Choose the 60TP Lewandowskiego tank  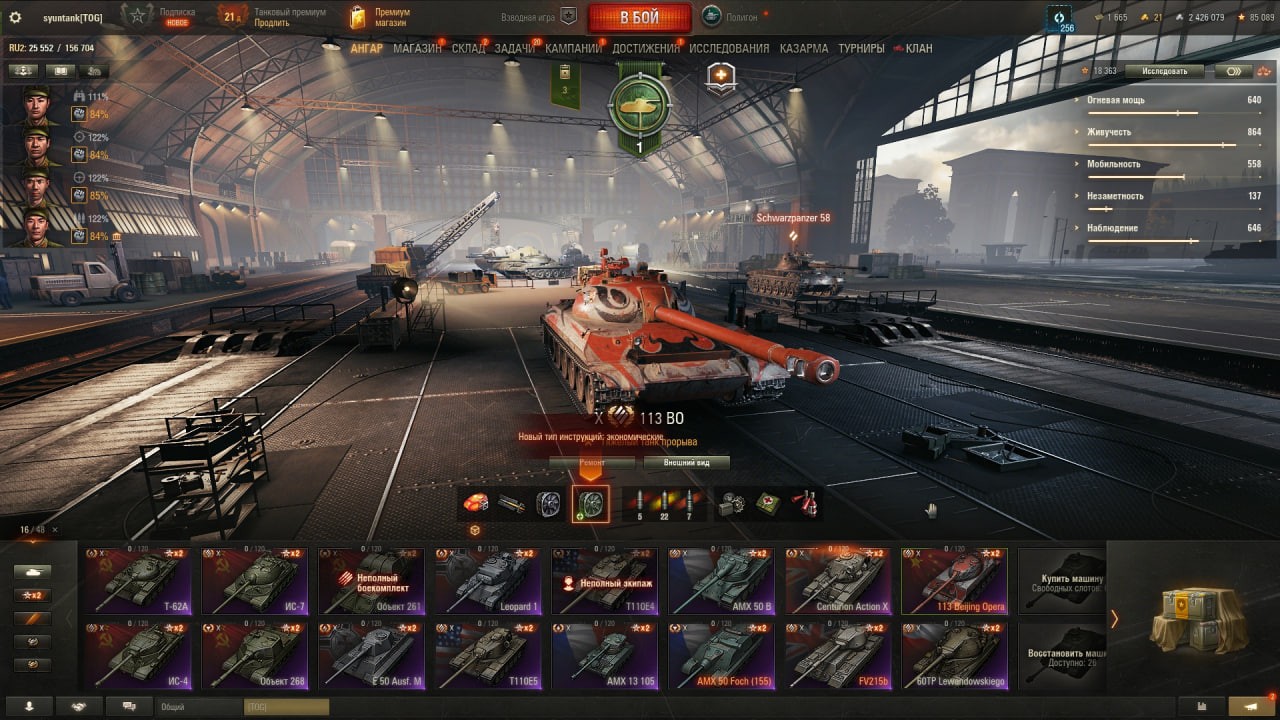(955, 655)
